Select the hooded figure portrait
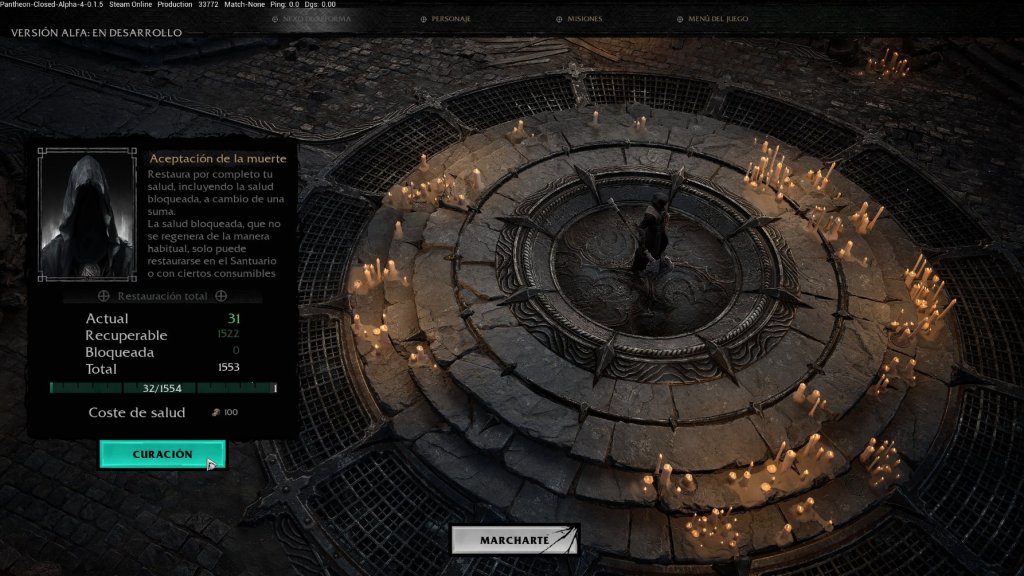Image resolution: width=1024 pixels, height=576 pixels. pos(86,215)
